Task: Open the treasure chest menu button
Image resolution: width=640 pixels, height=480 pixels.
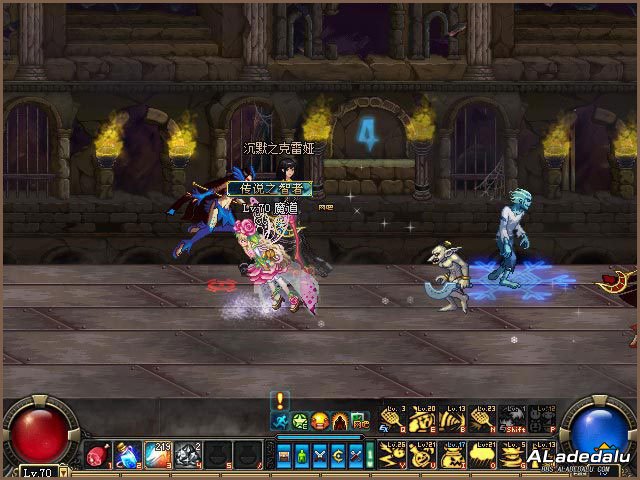Action: (x=286, y=456)
